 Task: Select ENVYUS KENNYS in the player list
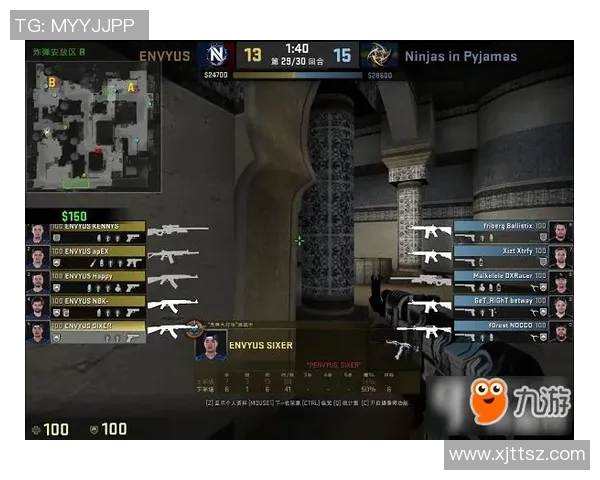pos(96,227)
